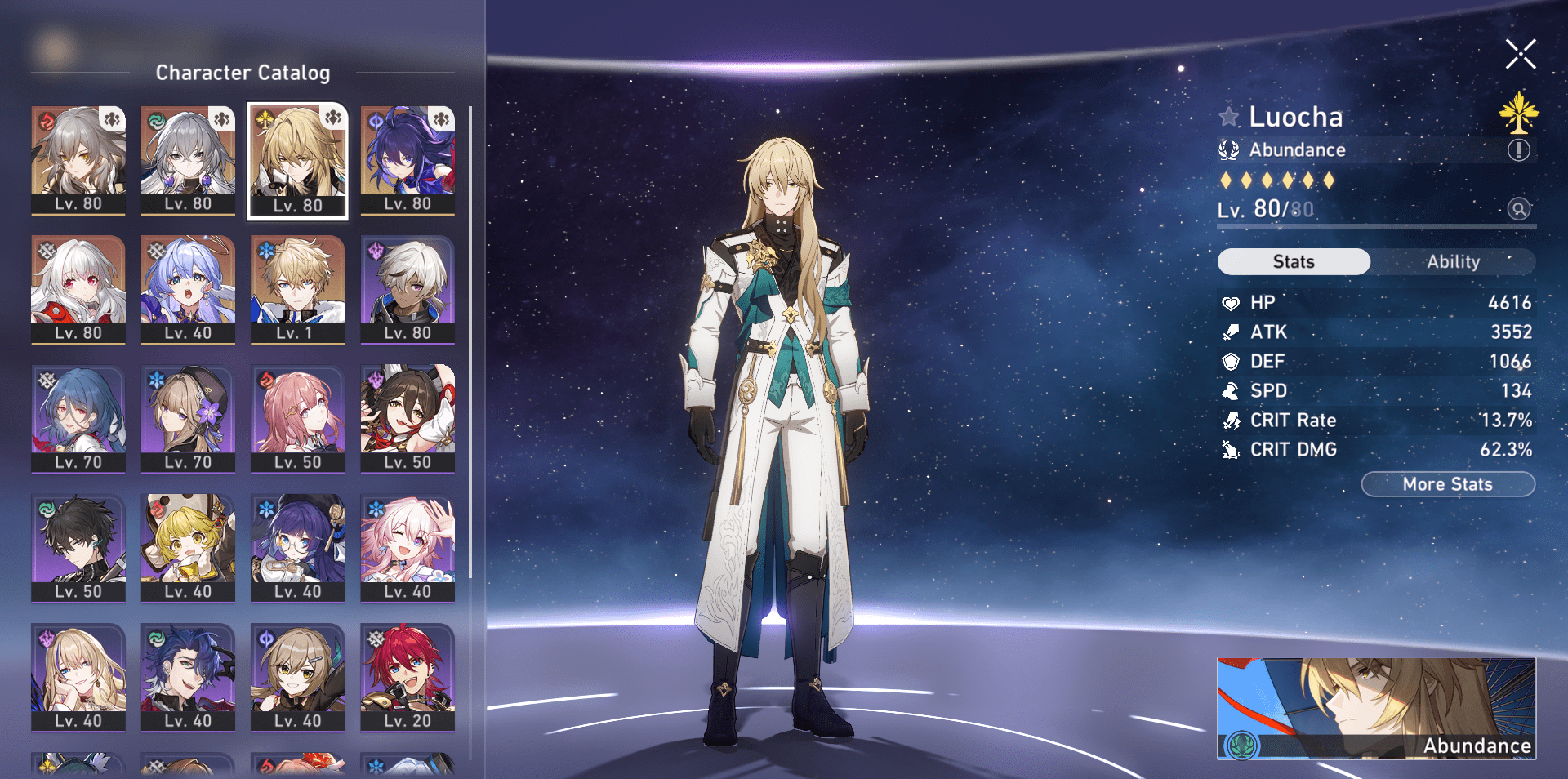Click the ATK stat icon
This screenshot has width=1568, height=779.
click(x=1230, y=332)
